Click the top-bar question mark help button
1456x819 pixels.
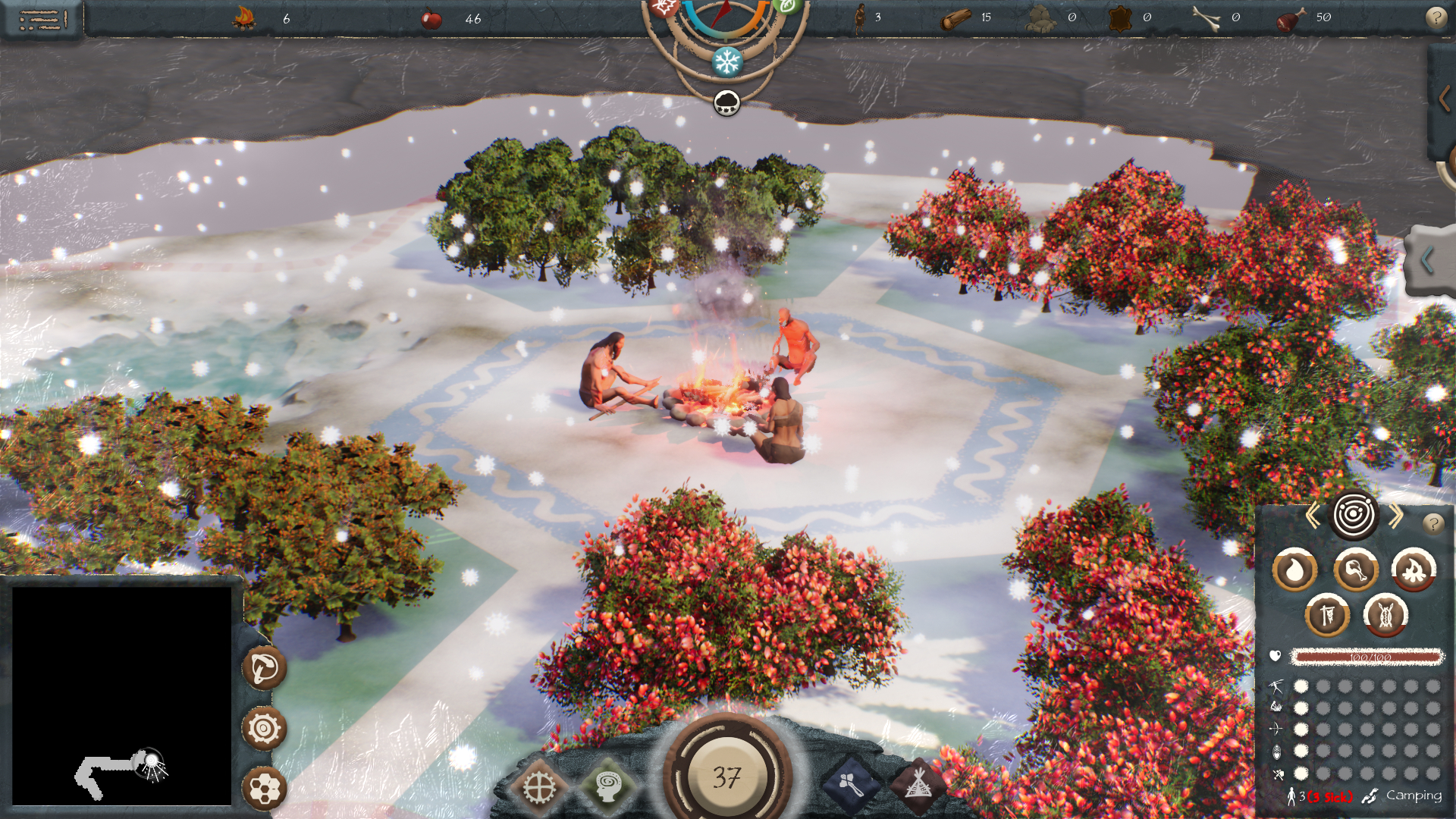[1436, 17]
